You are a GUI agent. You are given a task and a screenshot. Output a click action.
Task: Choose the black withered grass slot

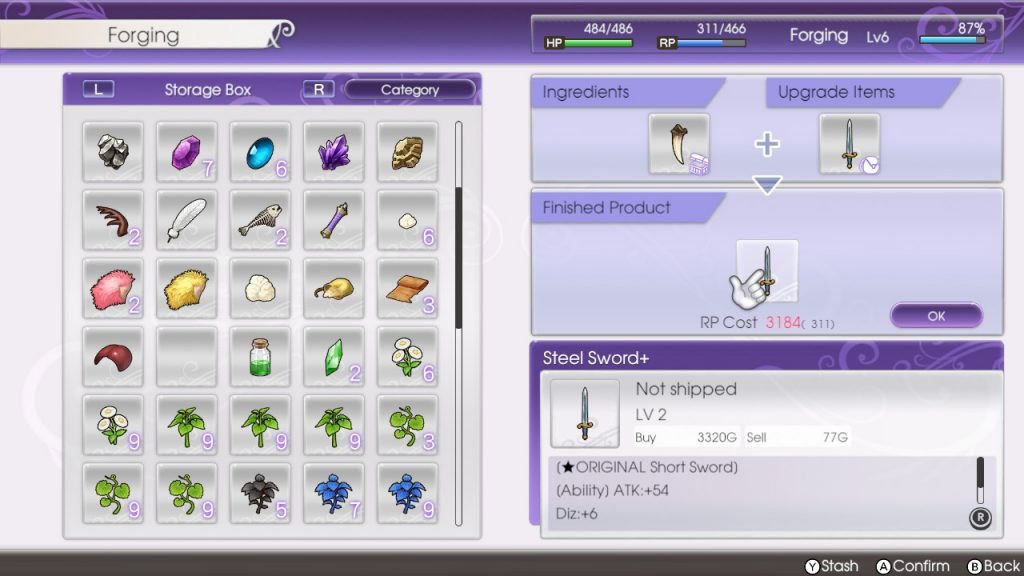tap(260, 492)
